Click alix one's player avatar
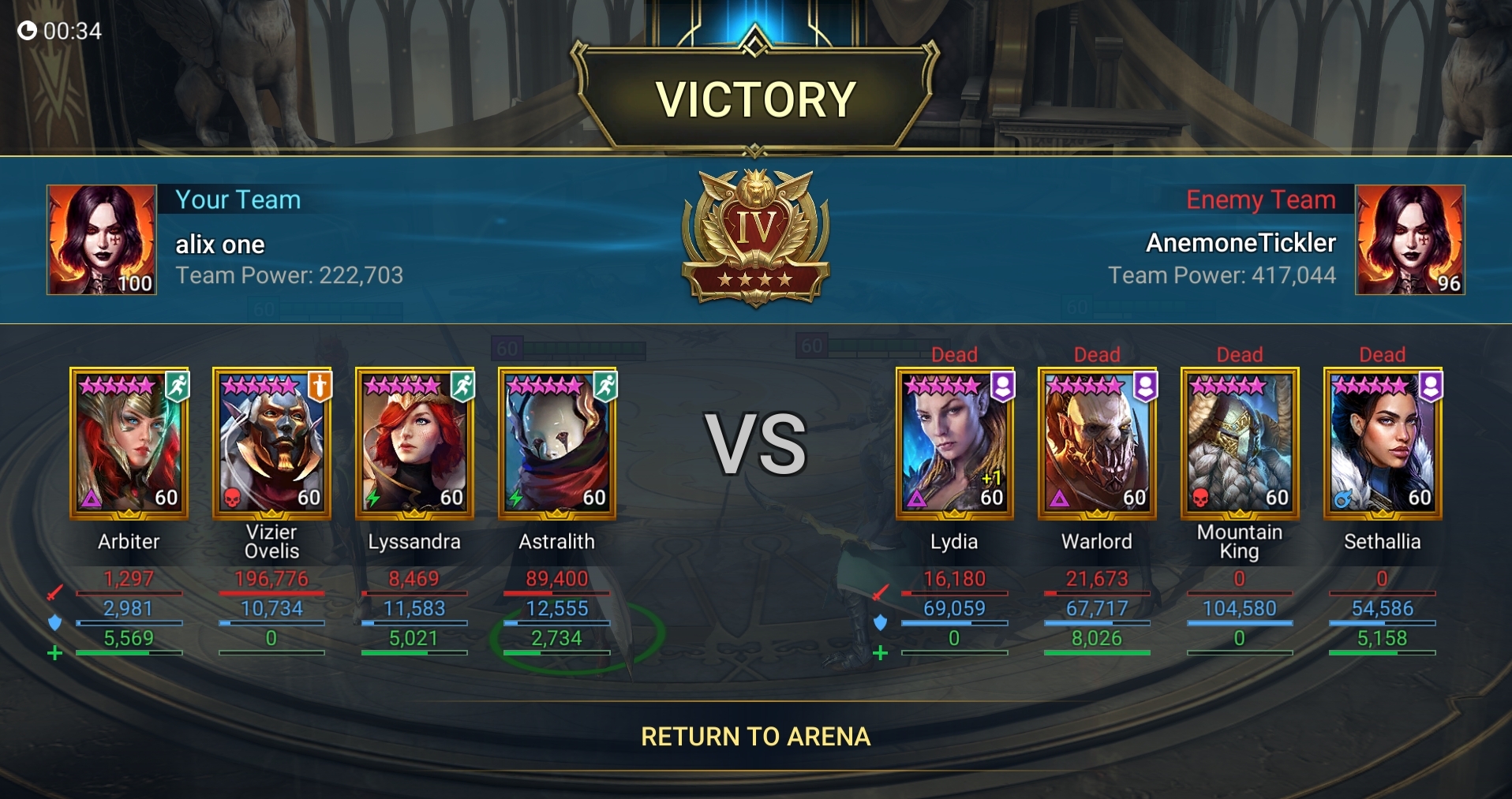1512x799 pixels. [x=101, y=239]
